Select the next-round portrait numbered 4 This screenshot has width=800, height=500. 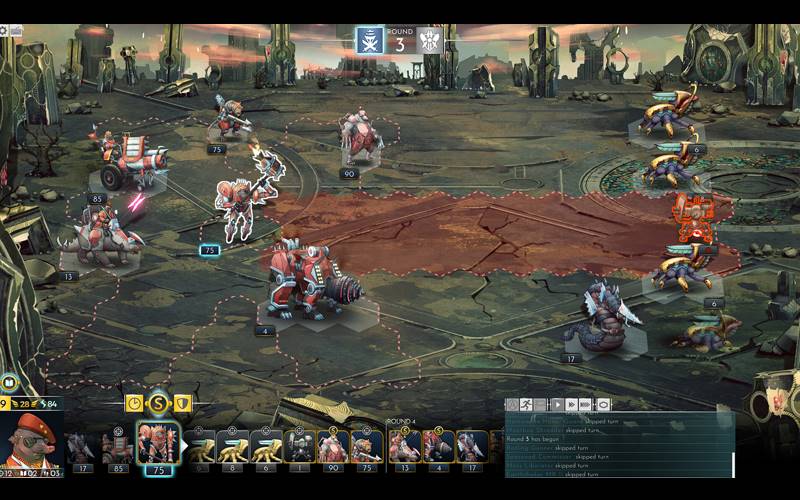pos(438,448)
